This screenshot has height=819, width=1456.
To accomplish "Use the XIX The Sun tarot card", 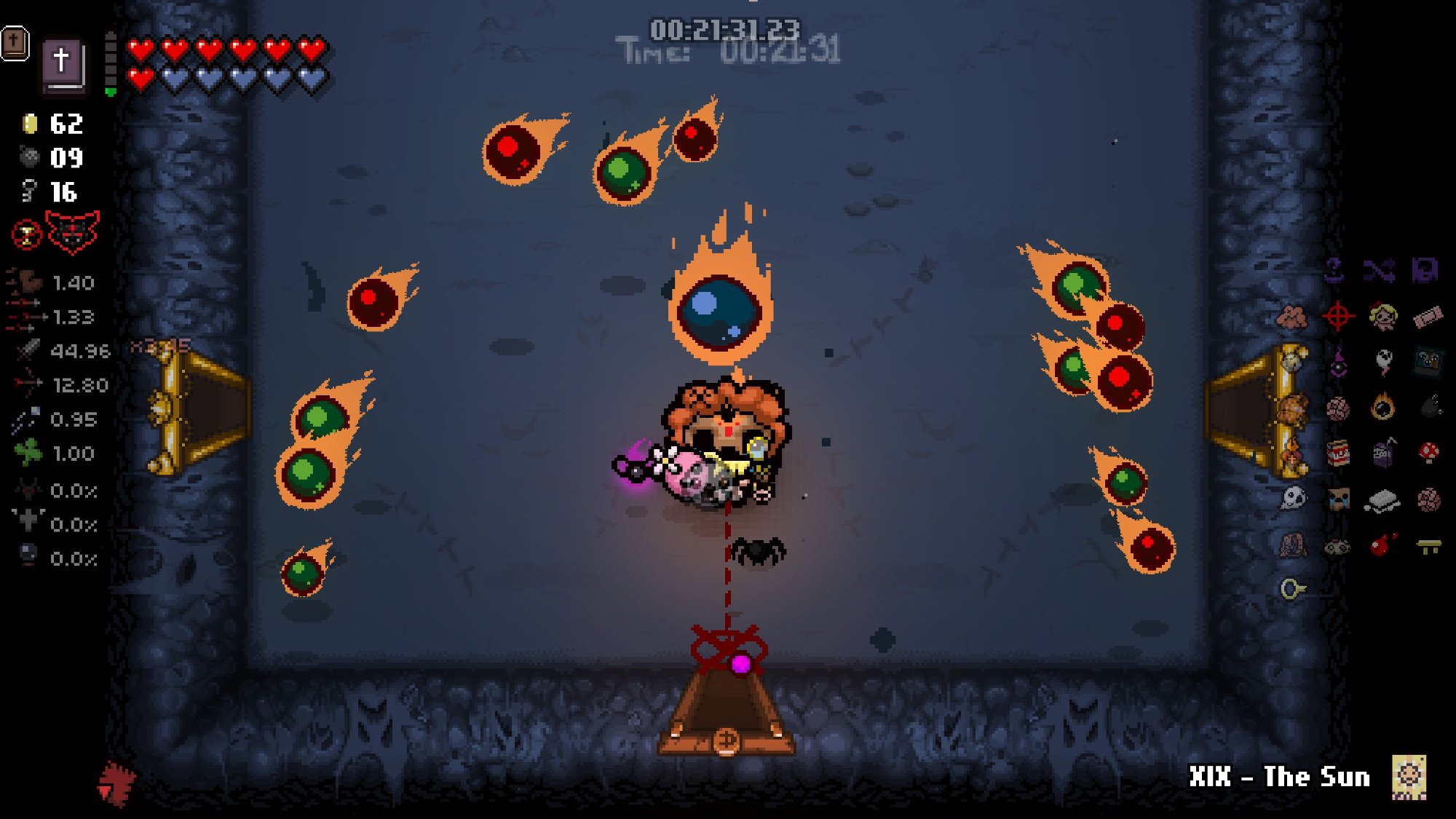I will (1409, 777).
